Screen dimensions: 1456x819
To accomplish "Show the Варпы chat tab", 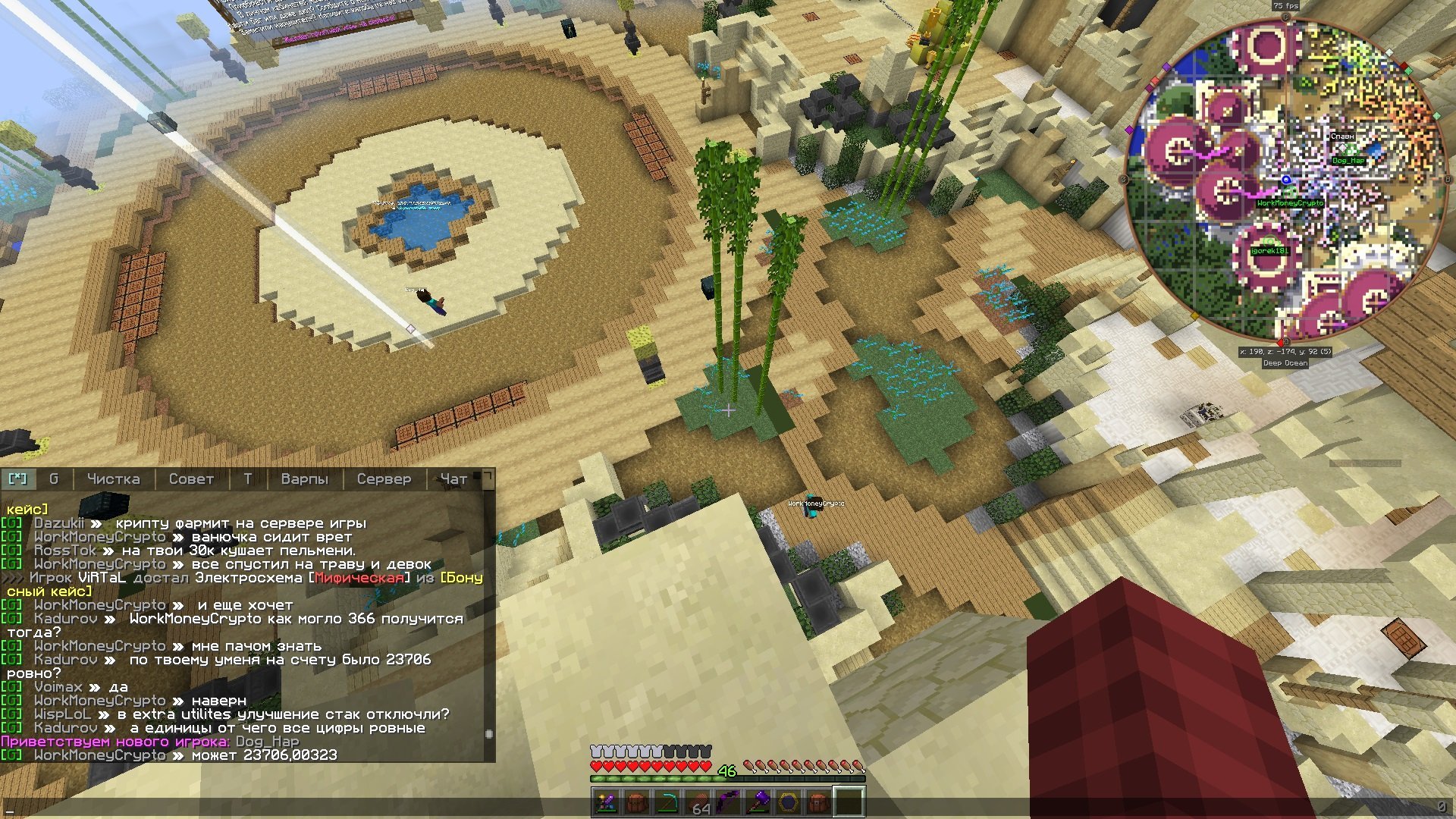I will click(x=304, y=479).
